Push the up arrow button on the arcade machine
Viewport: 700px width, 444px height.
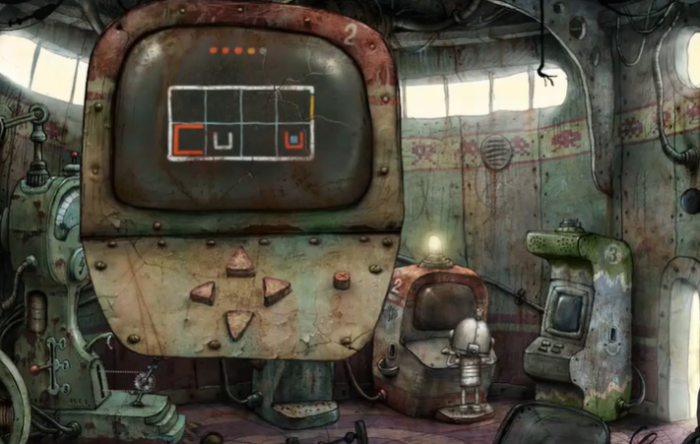click(240, 263)
